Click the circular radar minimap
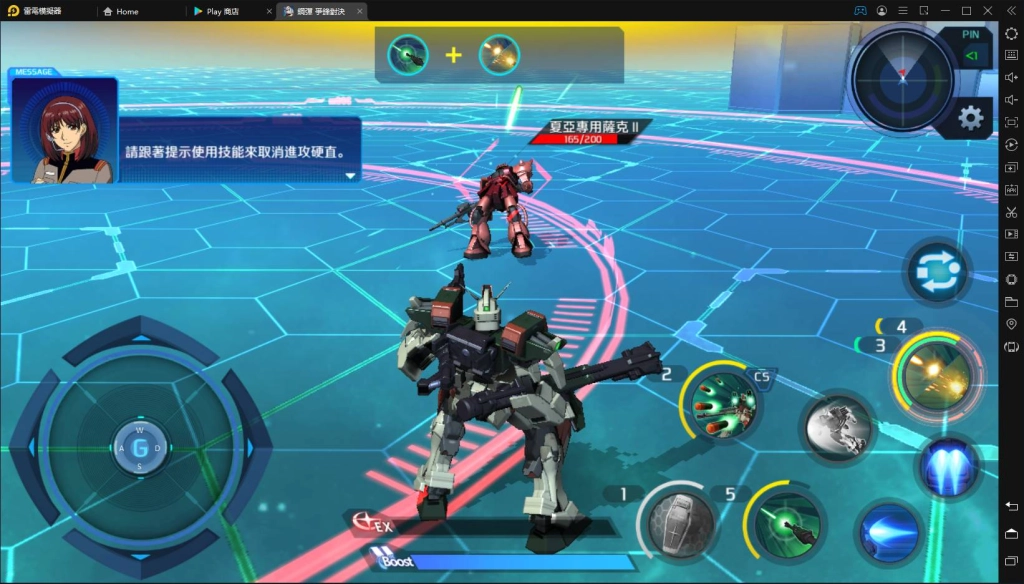Image resolution: width=1024 pixels, height=584 pixels. [902, 77]
